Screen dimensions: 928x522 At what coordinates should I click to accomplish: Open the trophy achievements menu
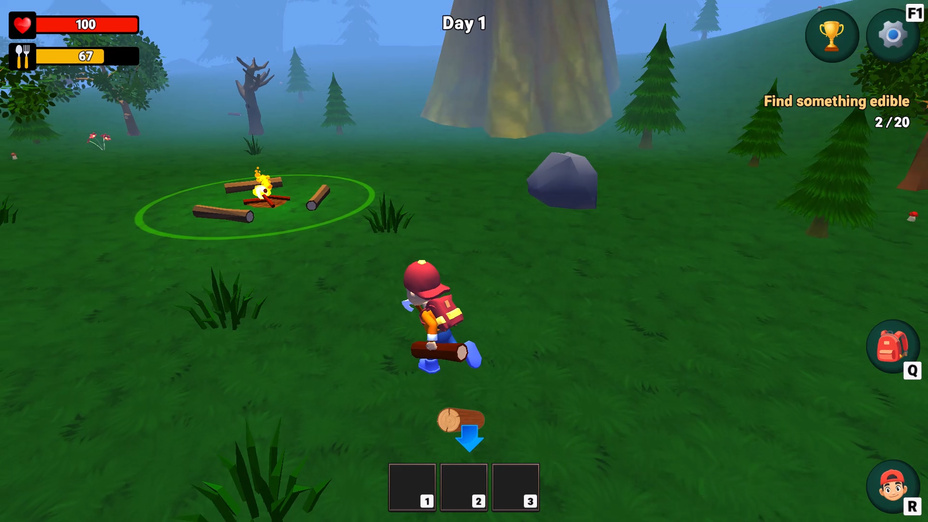pyautogui.click(x=831, y=36)
